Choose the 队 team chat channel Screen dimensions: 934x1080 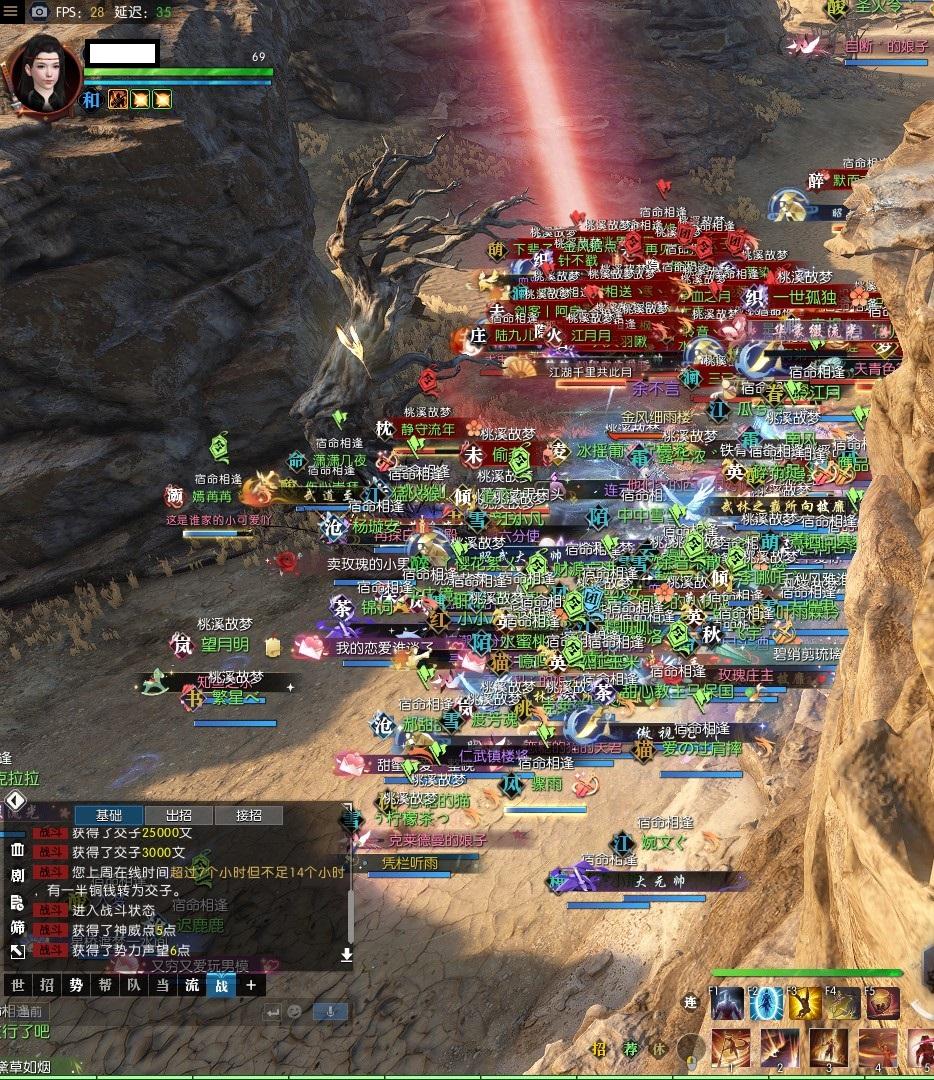(134, 985)
